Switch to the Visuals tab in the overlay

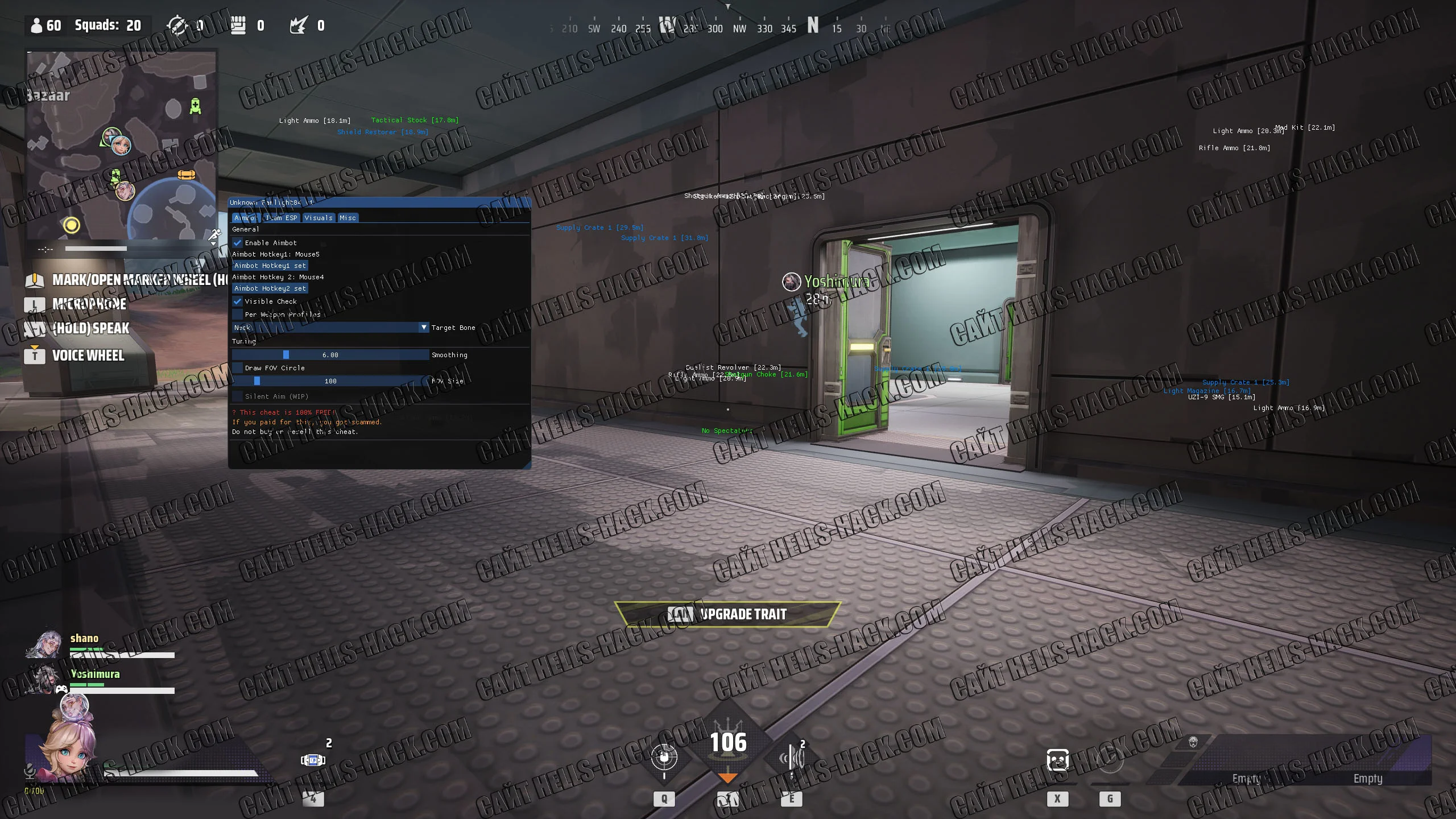(318, 218)
